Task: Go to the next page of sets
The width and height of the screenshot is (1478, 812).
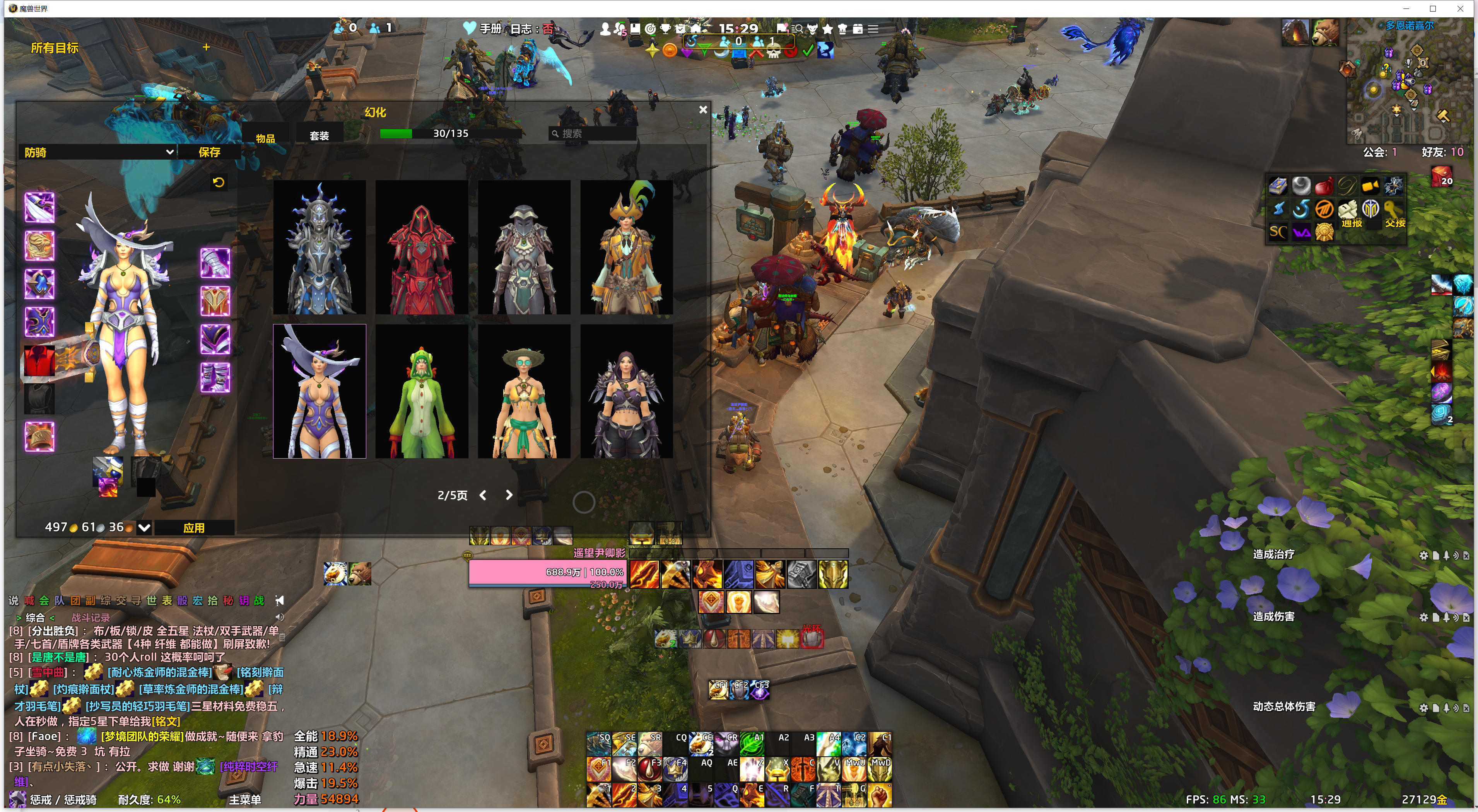Action: pos(508,495)
